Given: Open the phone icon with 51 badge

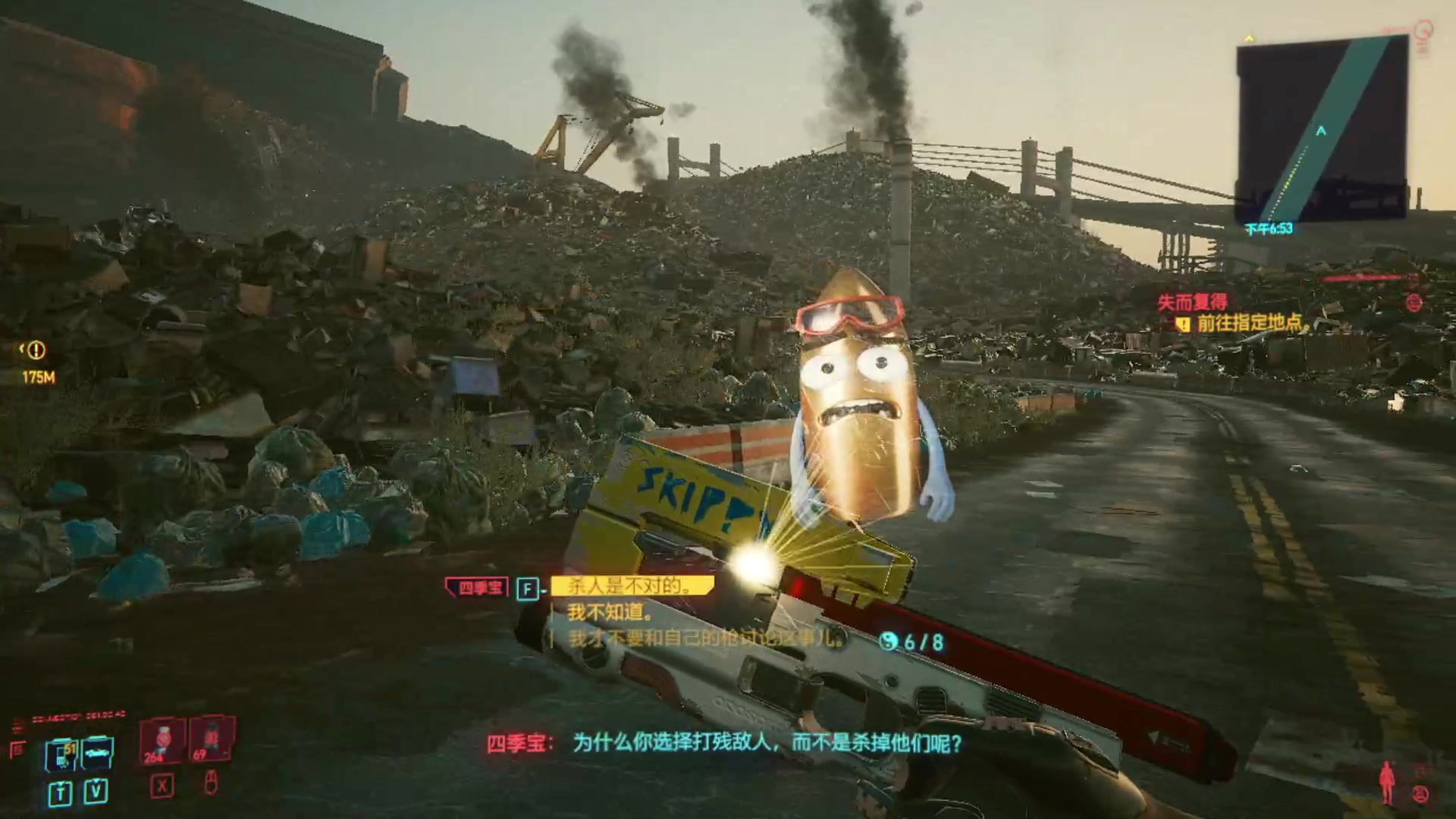Looking at the screenshot, I should [61, 754].
